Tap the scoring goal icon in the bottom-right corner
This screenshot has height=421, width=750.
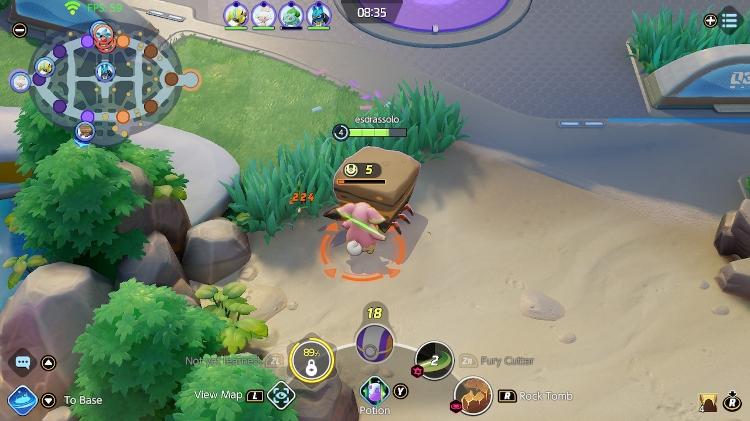[x=709, y=402]
